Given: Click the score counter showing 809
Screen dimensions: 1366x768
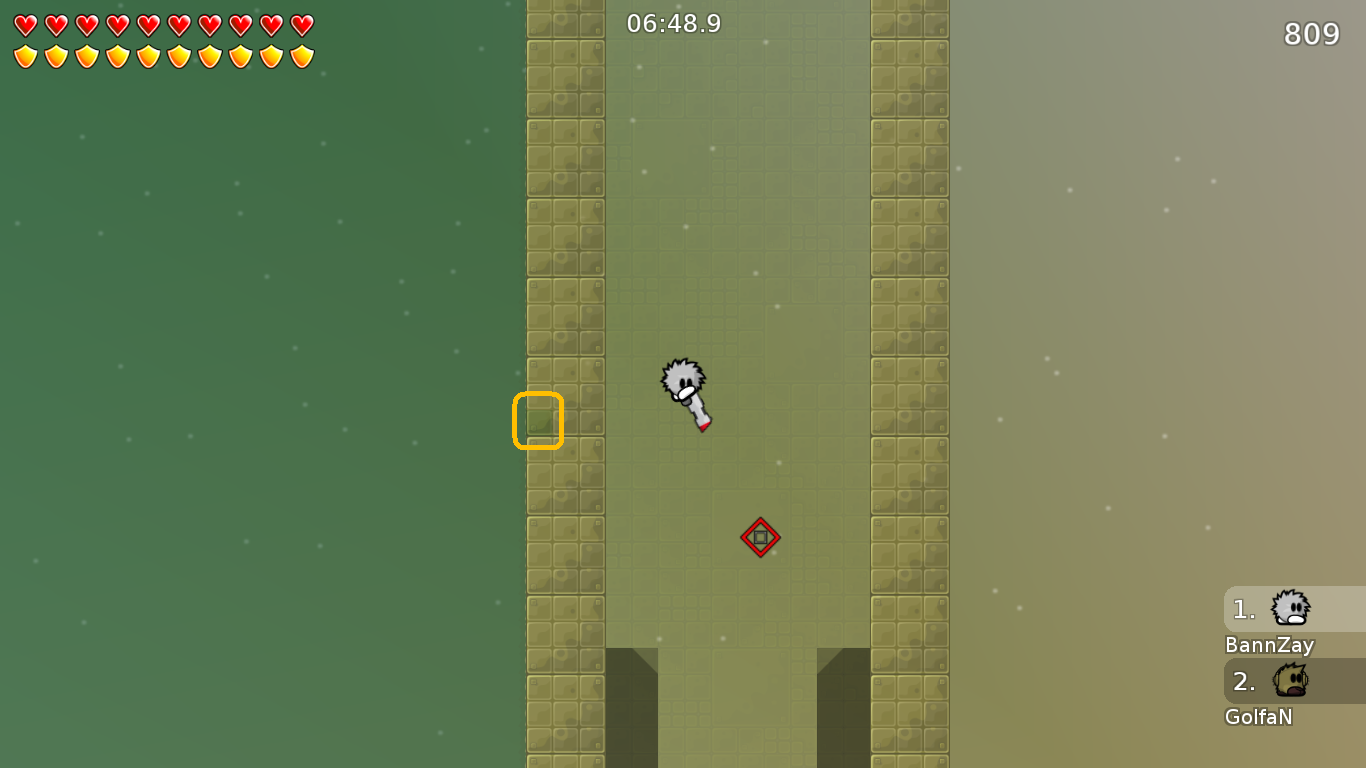Looking at the screenshot, I should point(1313,34).
